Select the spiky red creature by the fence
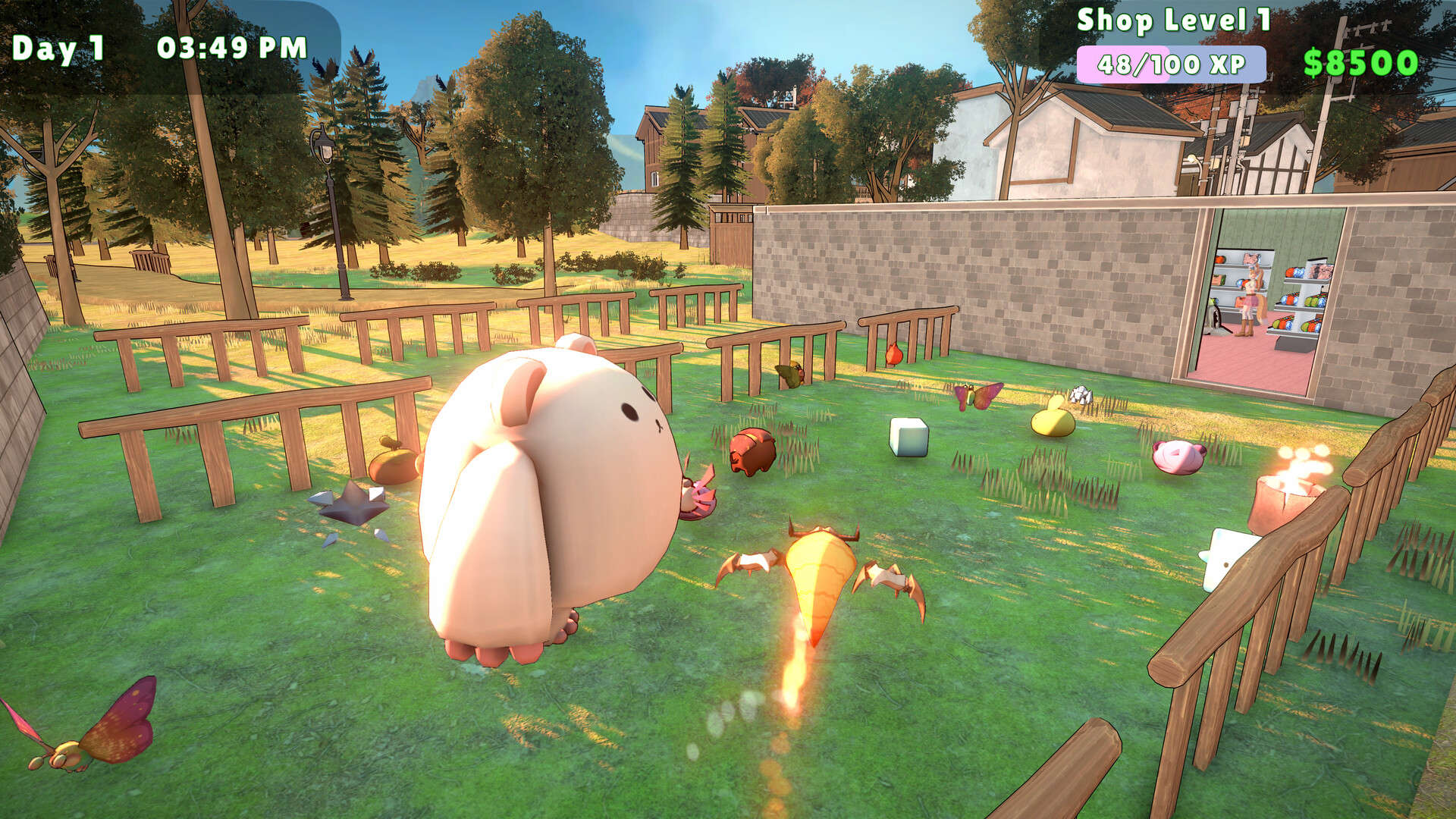The height and width of the screenshot is (819, 1456). click(x=893, y=353)
